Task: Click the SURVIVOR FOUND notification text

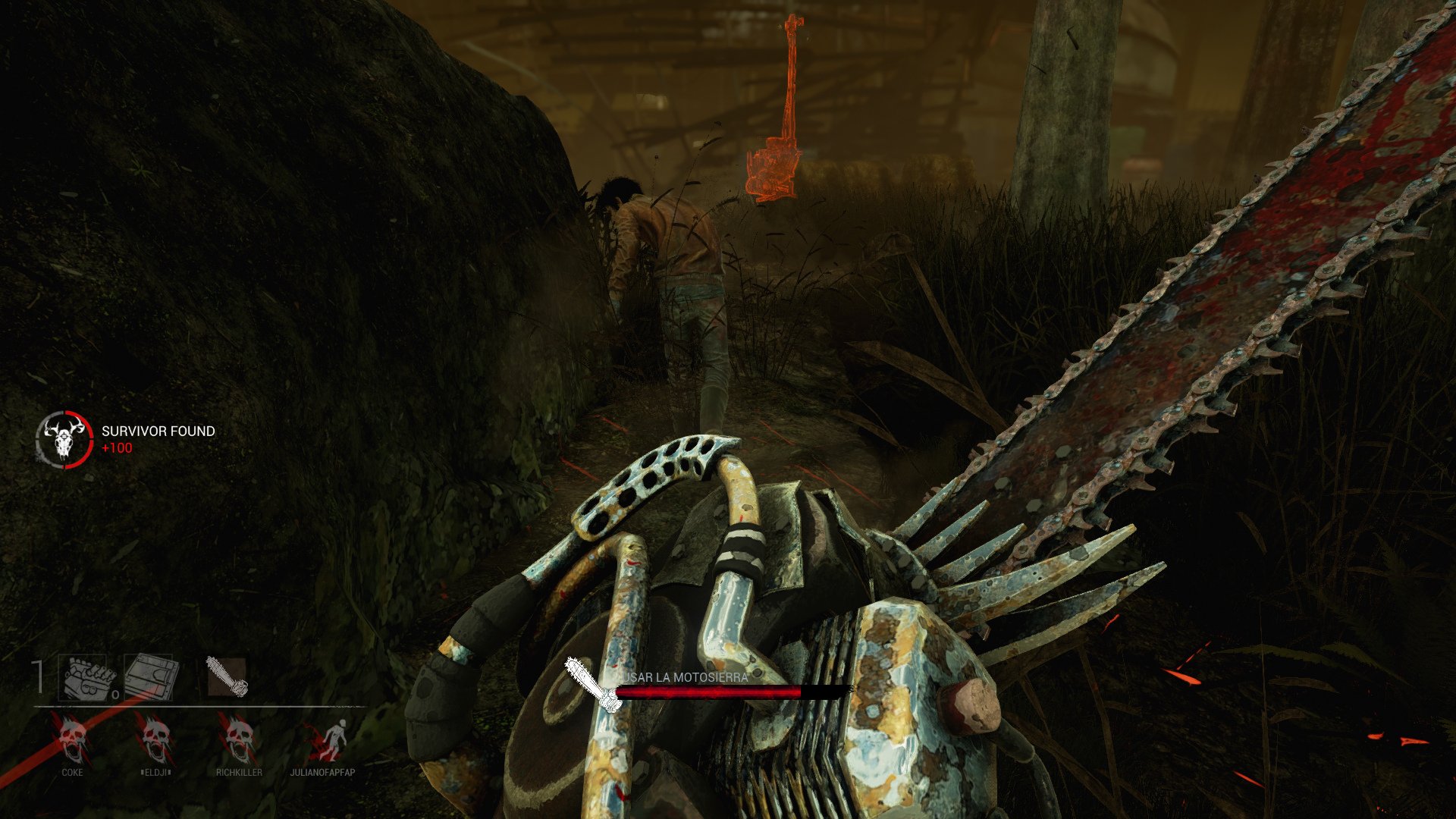Action: click(157, 431)
